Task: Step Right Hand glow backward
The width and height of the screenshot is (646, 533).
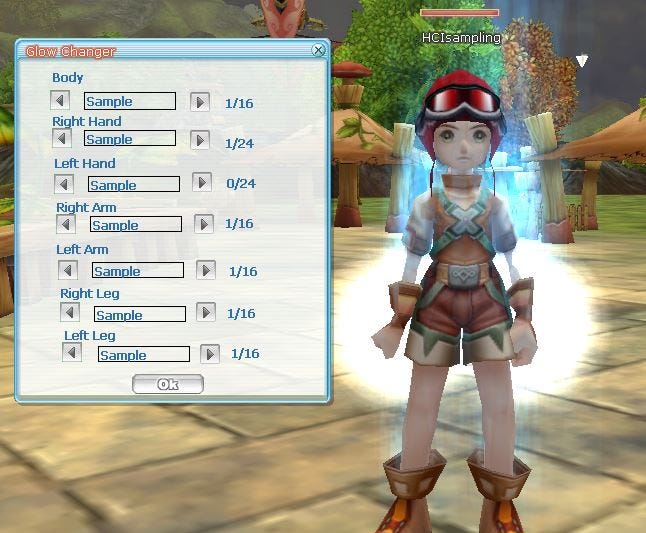Action: point(59,139)
